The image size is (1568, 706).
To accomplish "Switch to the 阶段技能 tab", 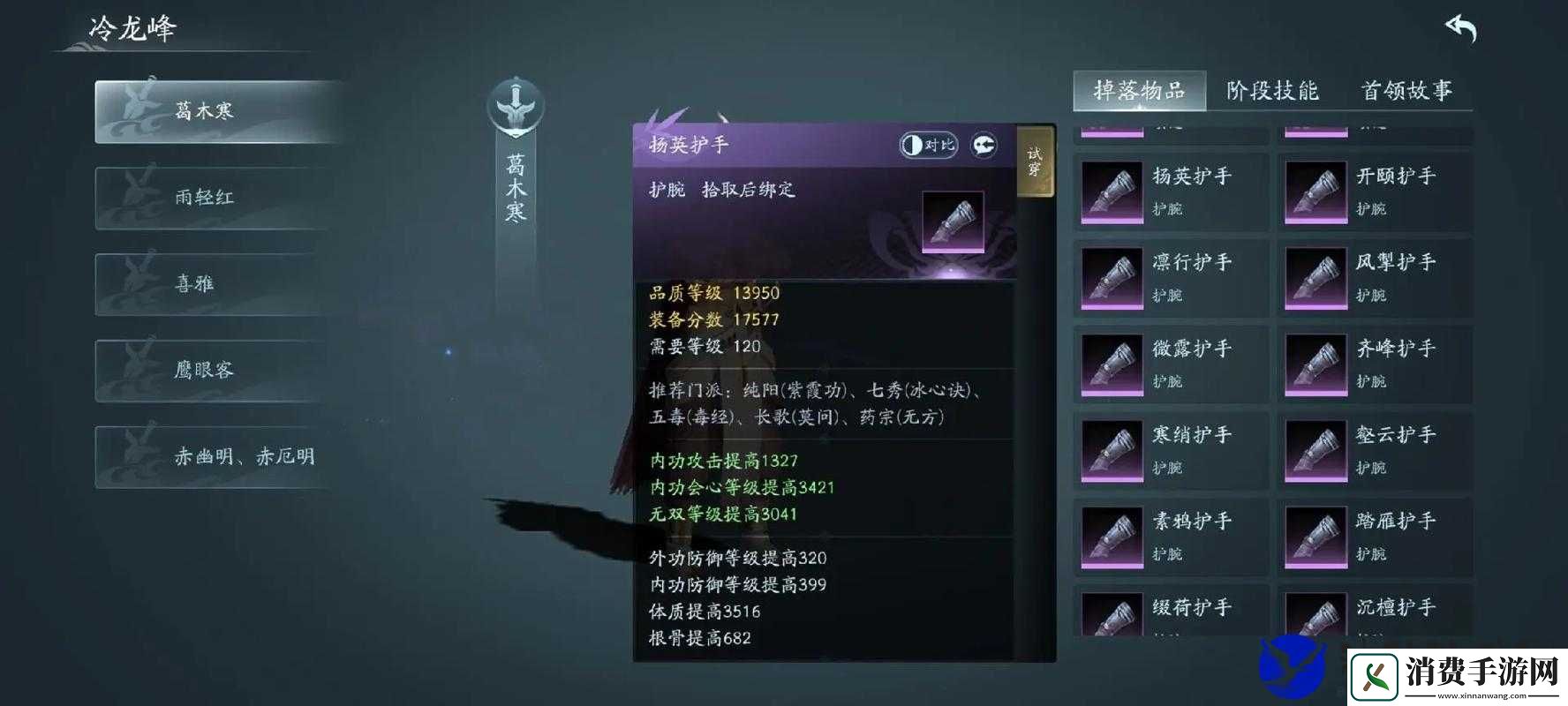I will click(1271, 91).
